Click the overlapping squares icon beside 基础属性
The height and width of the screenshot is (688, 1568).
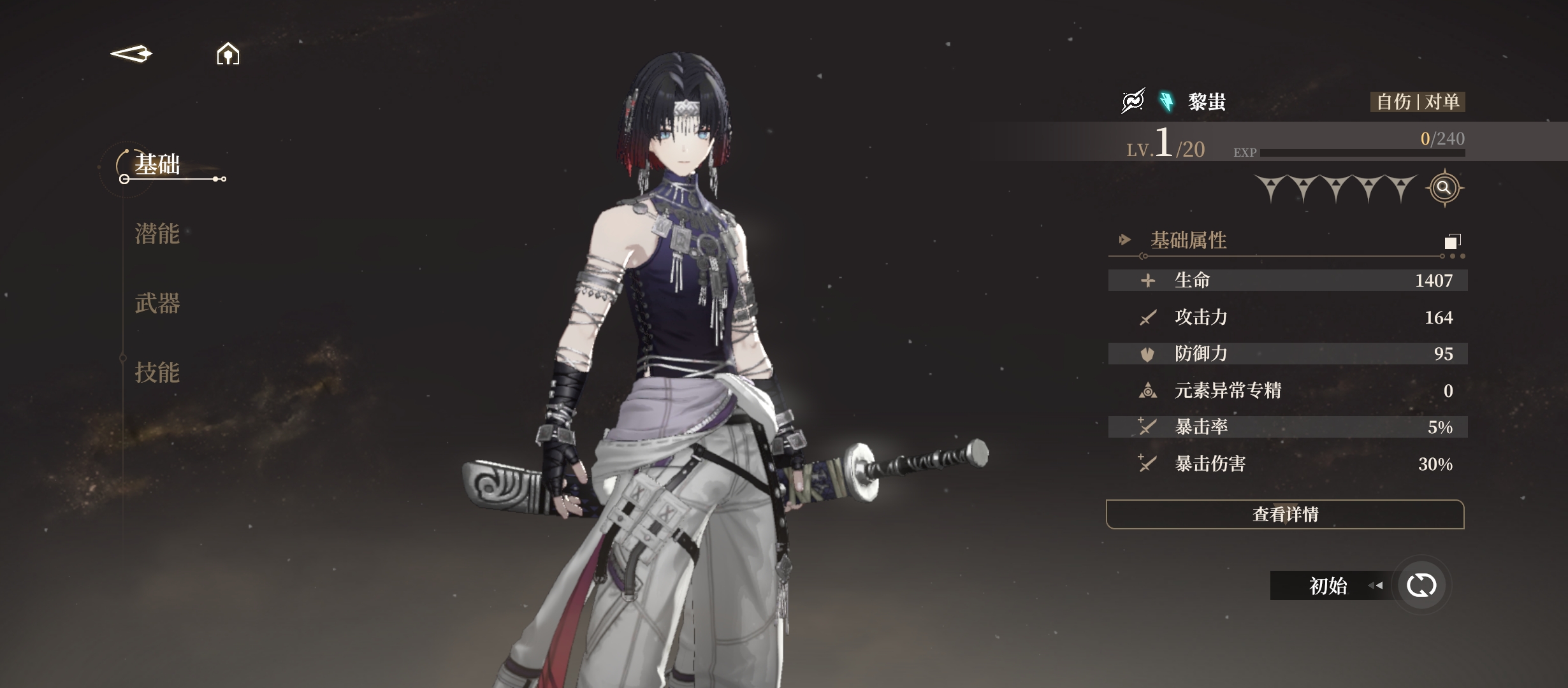(x=1452, y=241)
